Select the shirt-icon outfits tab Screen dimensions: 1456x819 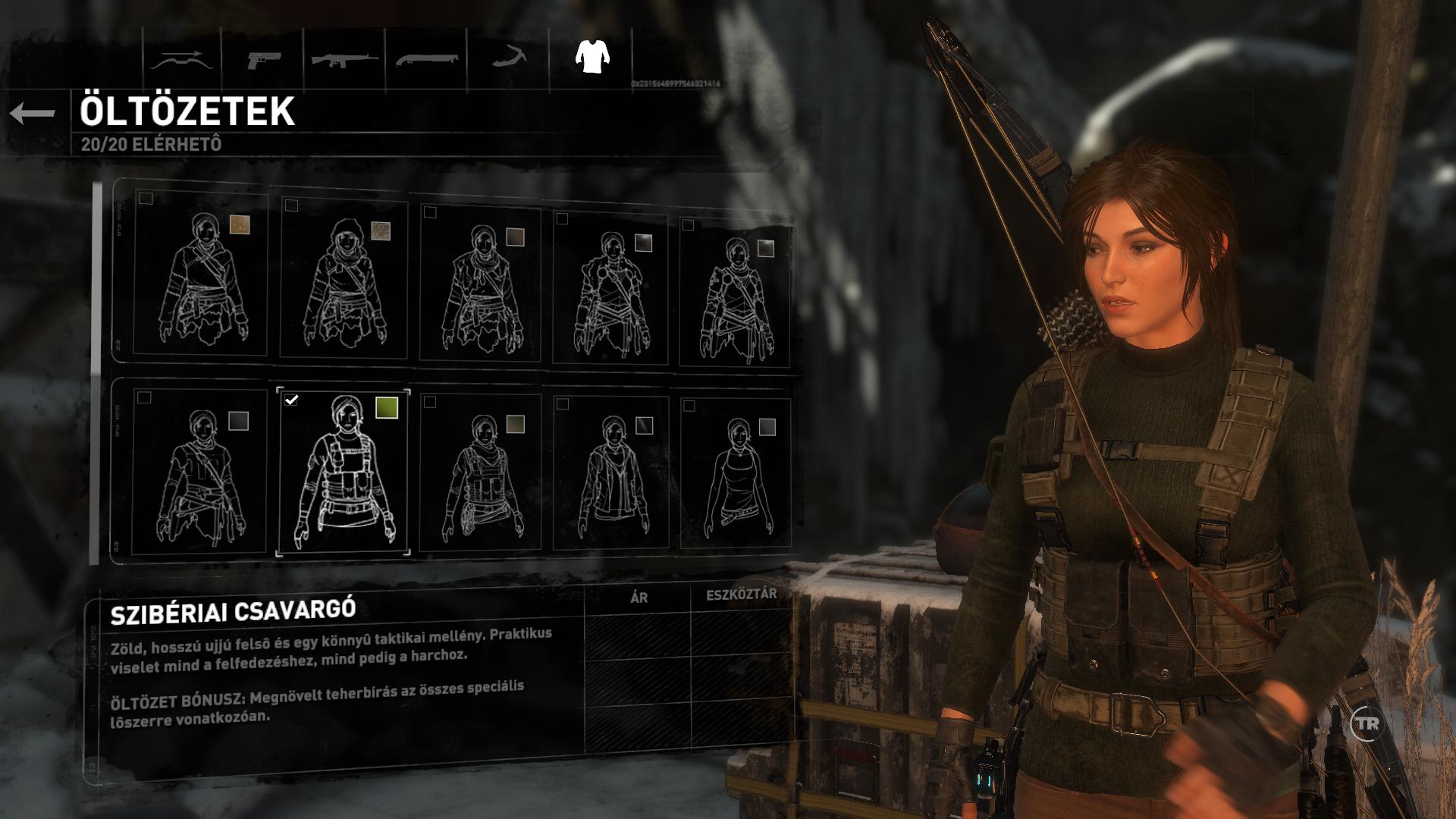click(x=592, y=58)
